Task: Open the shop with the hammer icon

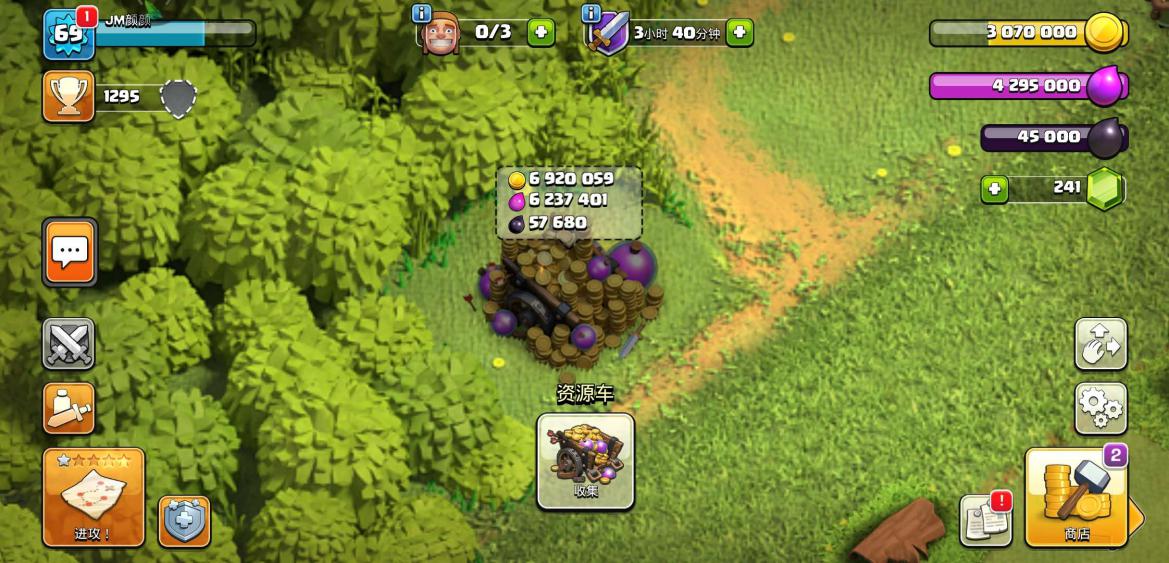Action: coord(1076,497)
